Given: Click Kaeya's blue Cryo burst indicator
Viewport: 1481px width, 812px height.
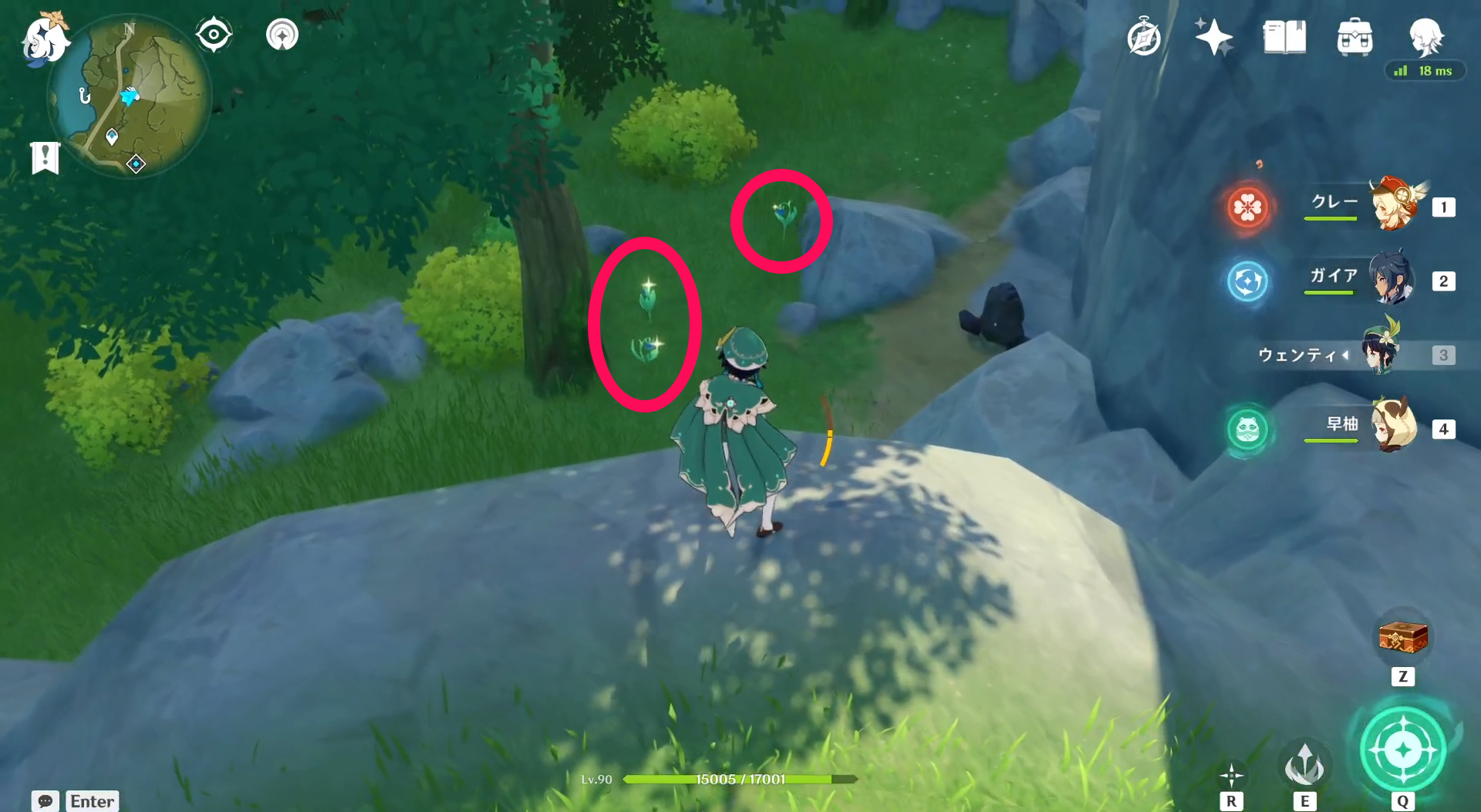Looking at the screenshot, I should 1247,282.
